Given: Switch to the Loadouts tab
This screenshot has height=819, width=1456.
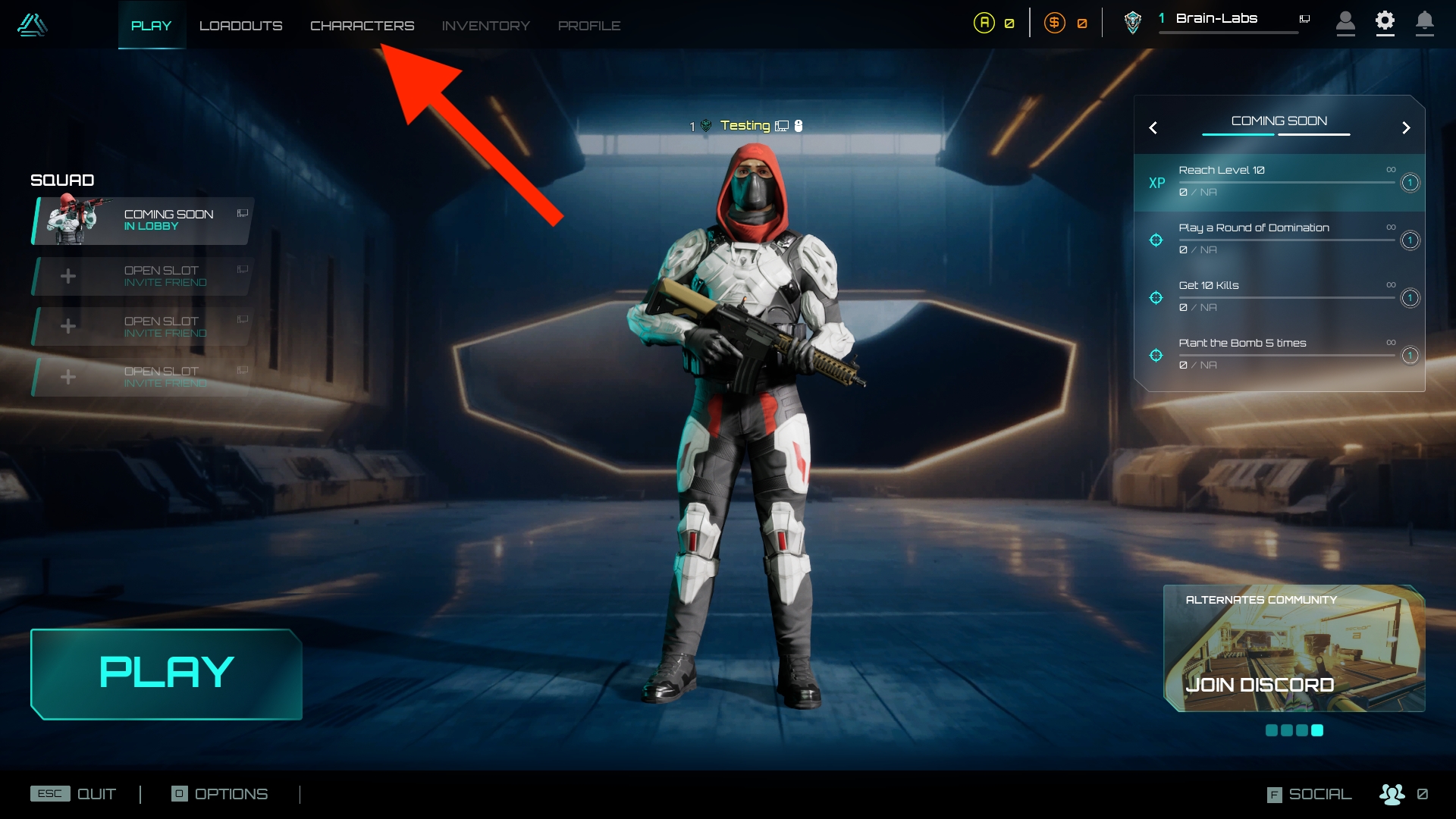Looking at the screenshot, I should (x=240, y=26).
